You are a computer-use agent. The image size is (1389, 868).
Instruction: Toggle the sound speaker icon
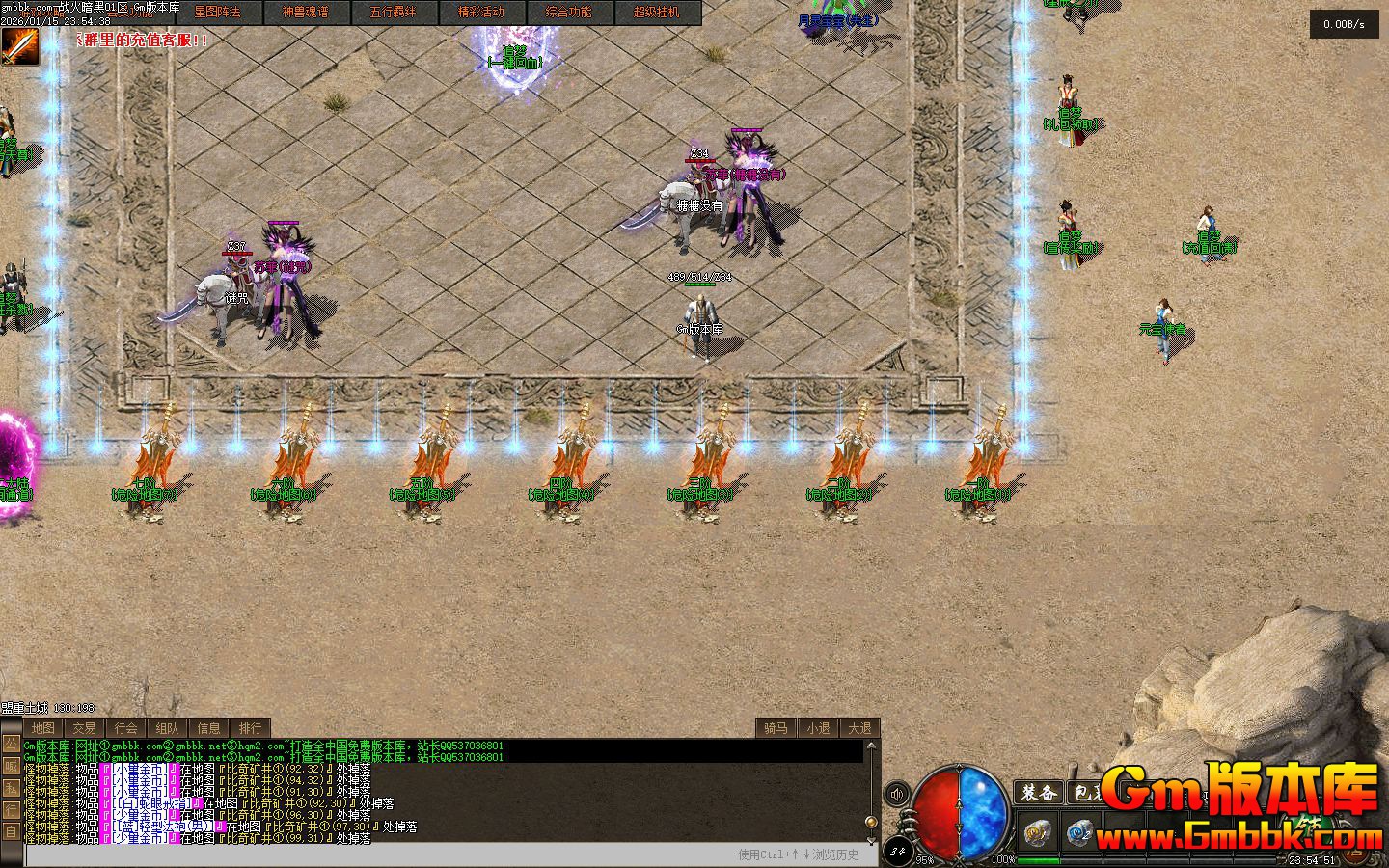pos(897,794)
